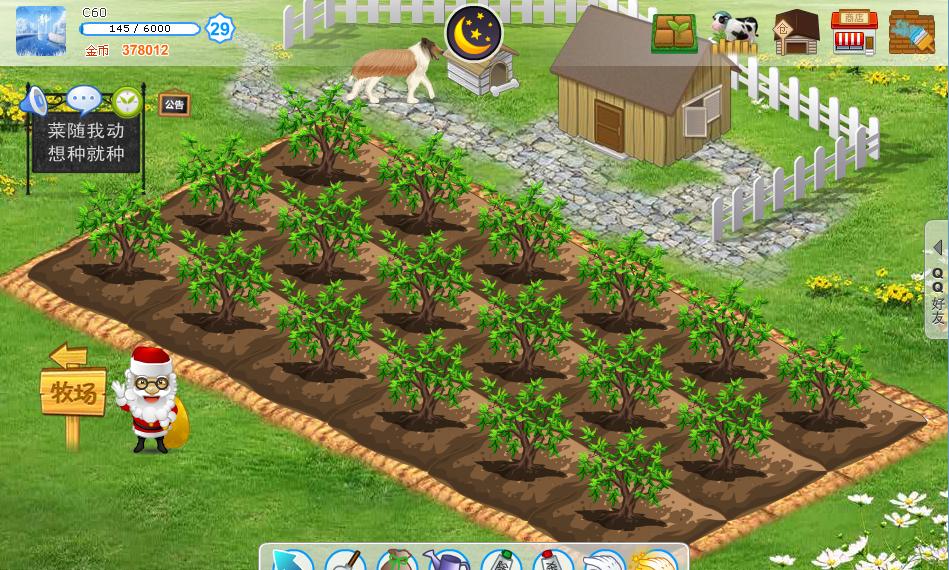
Task: Go to the 牧场 ranch signpost
Action: [72, 391]
